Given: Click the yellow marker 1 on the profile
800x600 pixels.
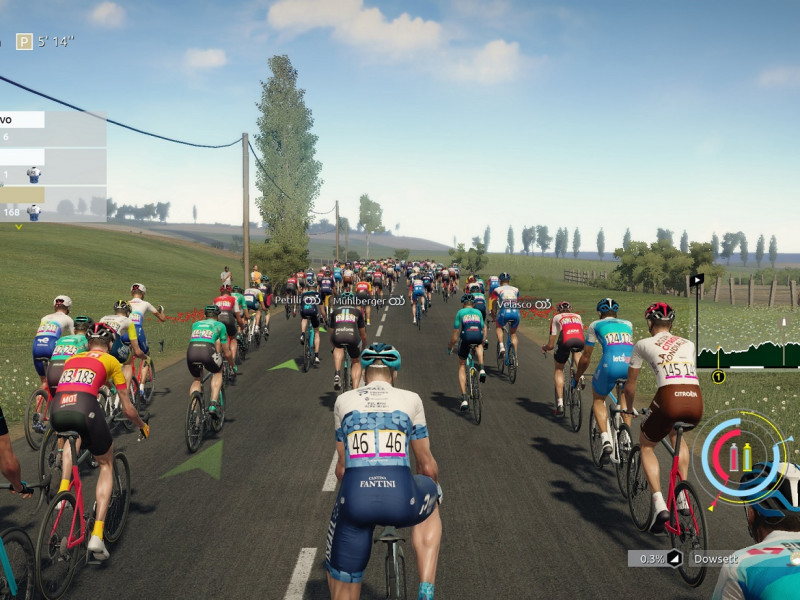Looking at the screenshot, I should 717,377.
